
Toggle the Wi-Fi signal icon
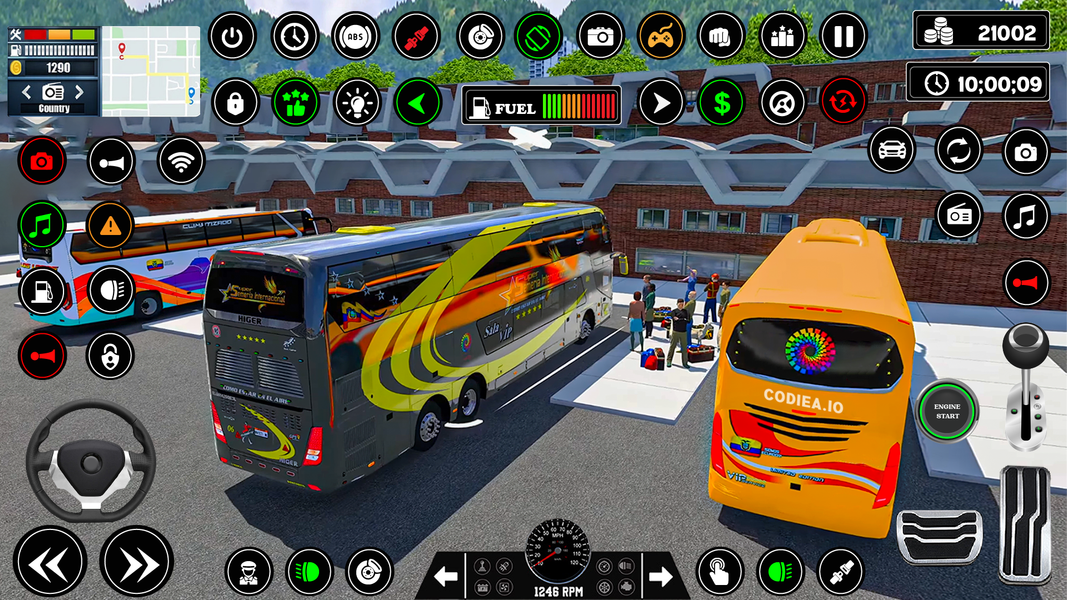point(181,161)
